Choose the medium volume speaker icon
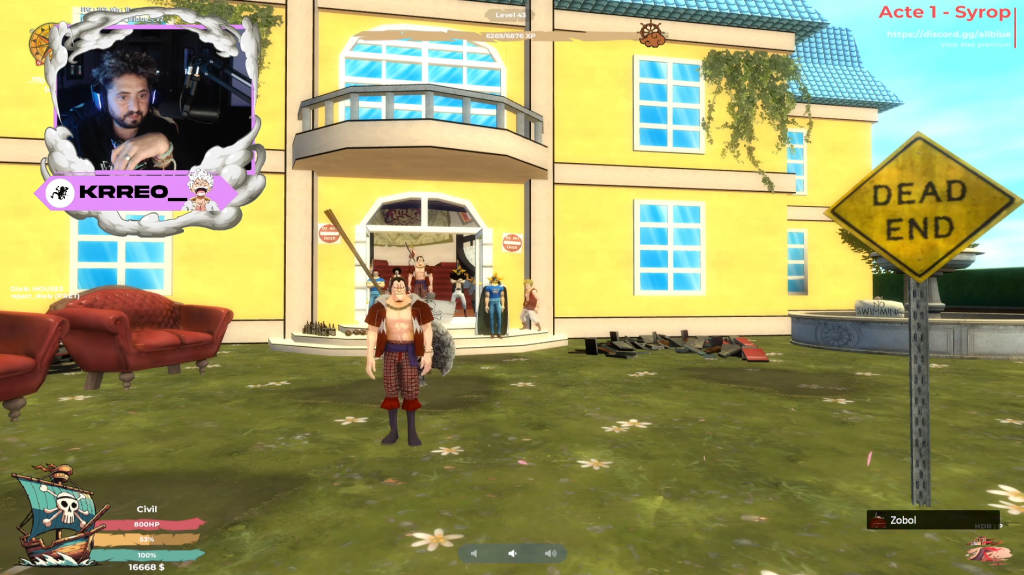The height and width of the screenshot is (575, 1024). pos(511,553)
